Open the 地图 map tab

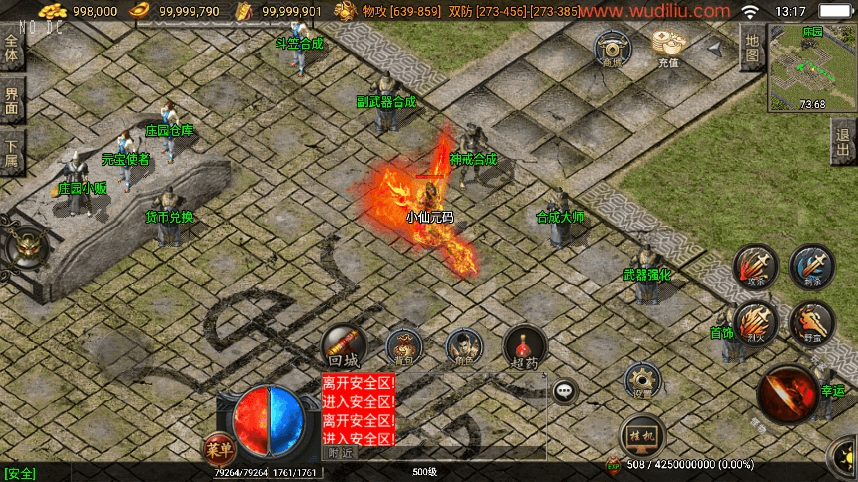pos(752,49)
